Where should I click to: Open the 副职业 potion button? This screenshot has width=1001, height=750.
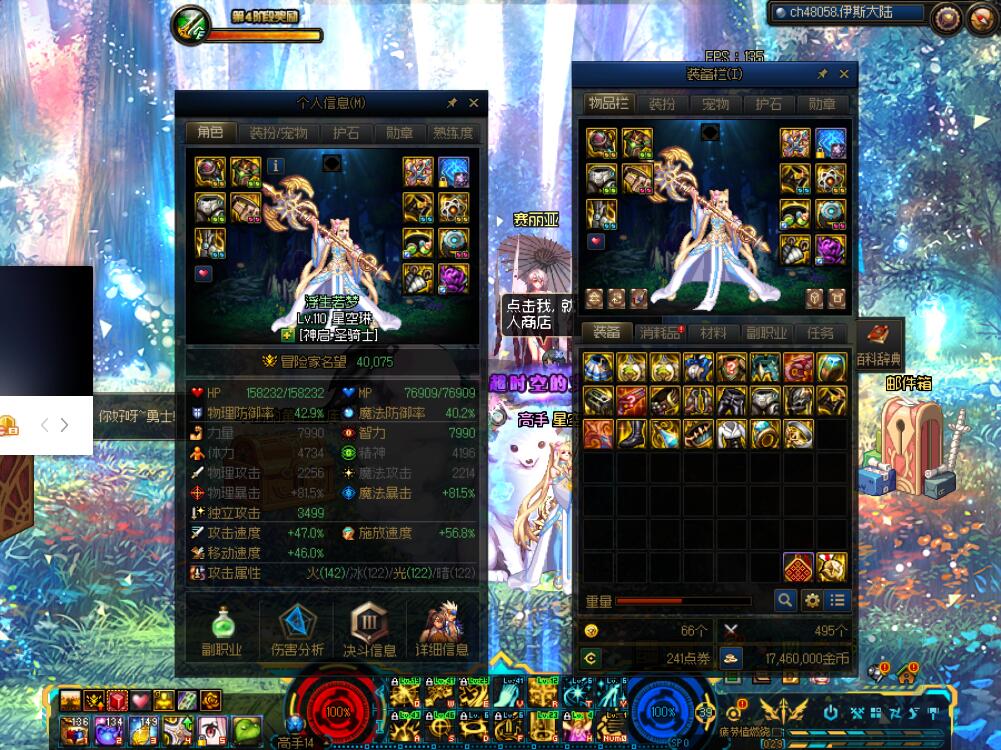[x=221, y=630]
